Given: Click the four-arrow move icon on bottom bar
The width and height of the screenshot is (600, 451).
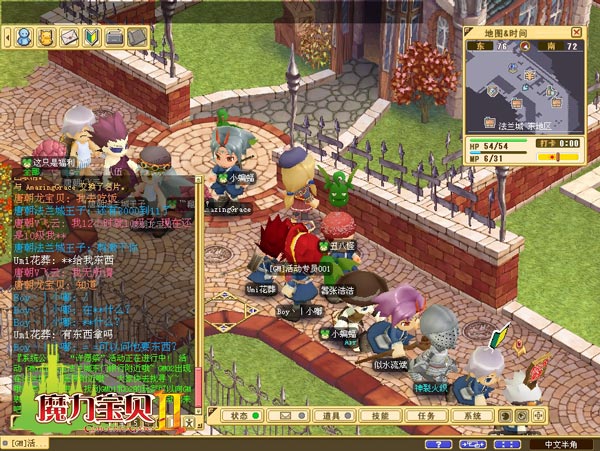Looking at the screenshot, I should [x=538, y=415].
